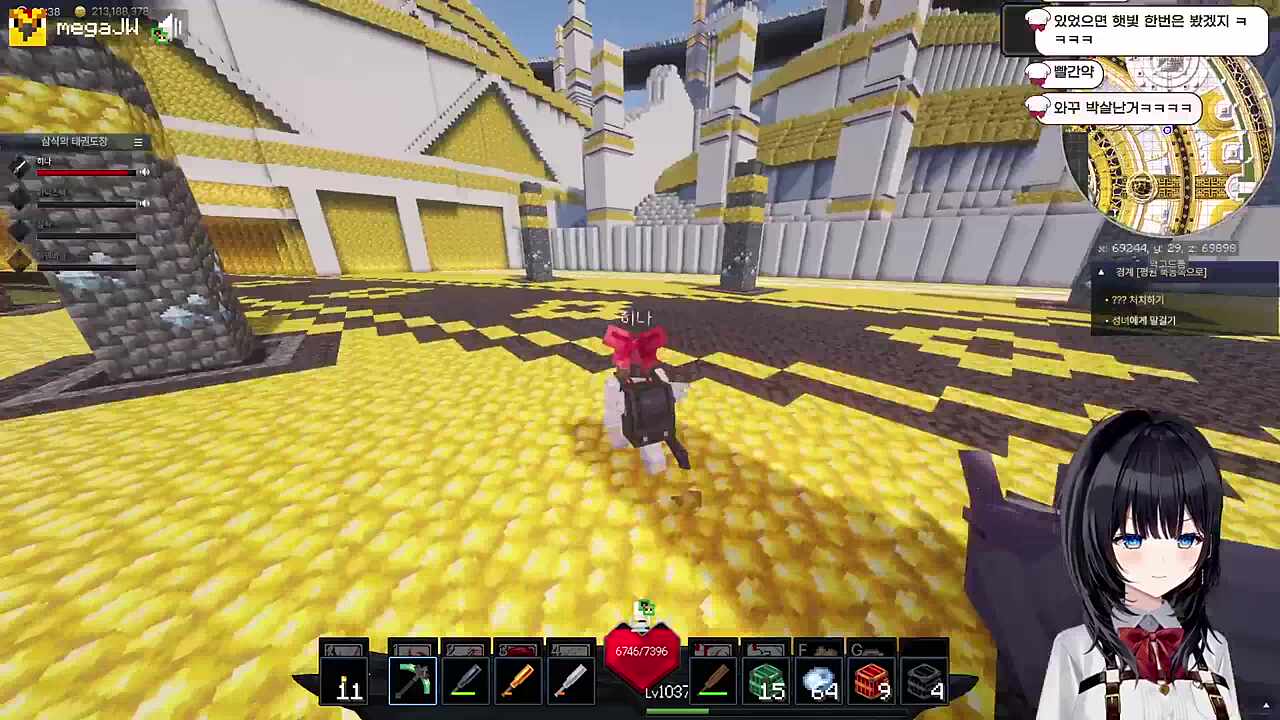Select the green crate stack of 15
This screenshot has width=1280, height=720.
coord(766,681)
